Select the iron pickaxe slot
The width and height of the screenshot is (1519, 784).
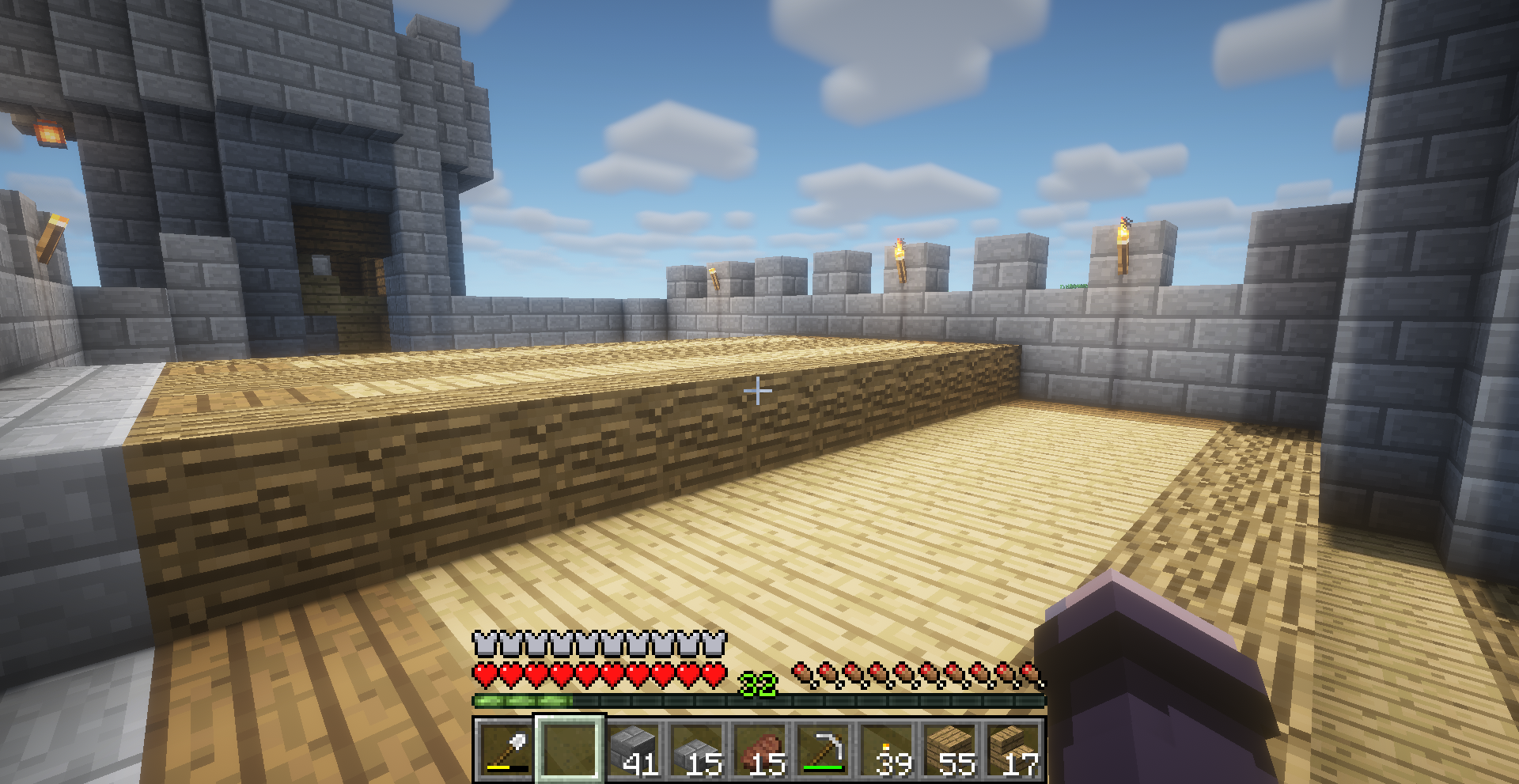[x=824, y=748]
